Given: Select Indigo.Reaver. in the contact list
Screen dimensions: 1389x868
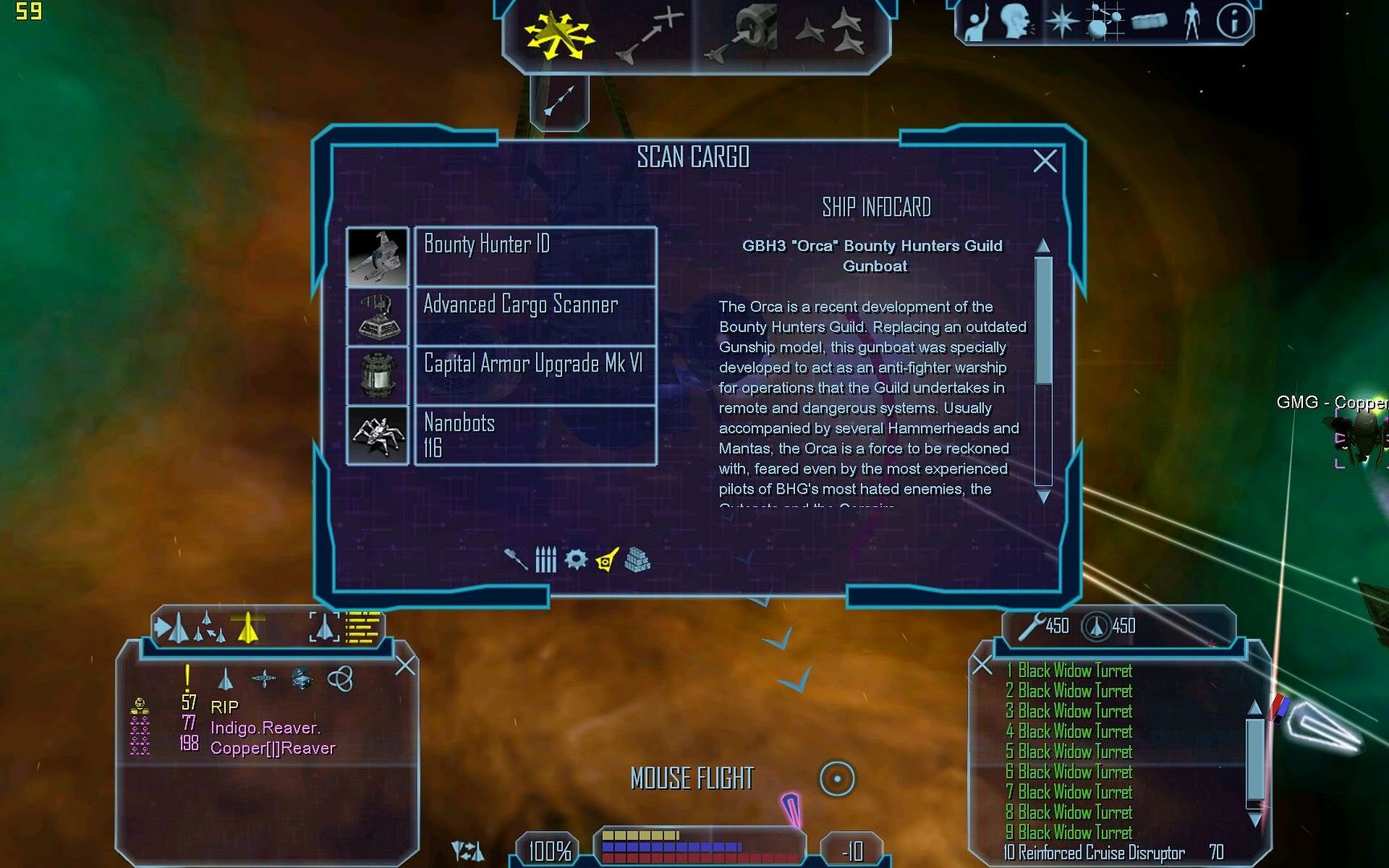Looking at the screenshot, I should pyautogui.click(x=265, y=728).
